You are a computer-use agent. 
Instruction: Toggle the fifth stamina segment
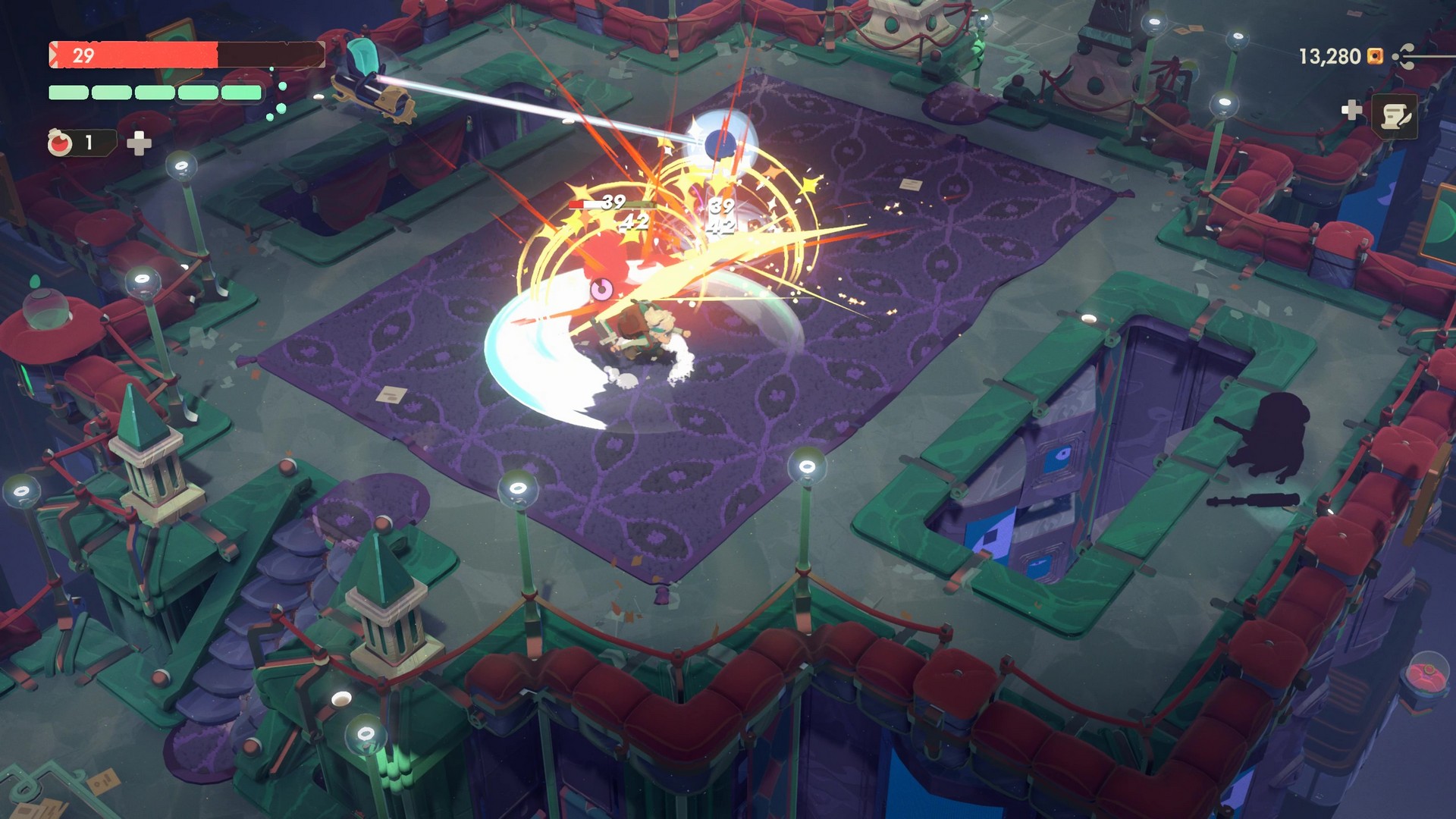(241, 93)
